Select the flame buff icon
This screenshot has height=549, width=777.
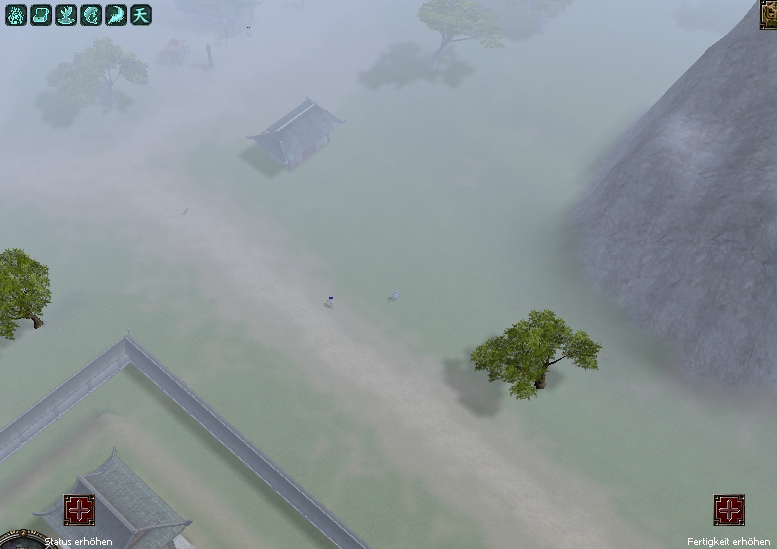15,14
